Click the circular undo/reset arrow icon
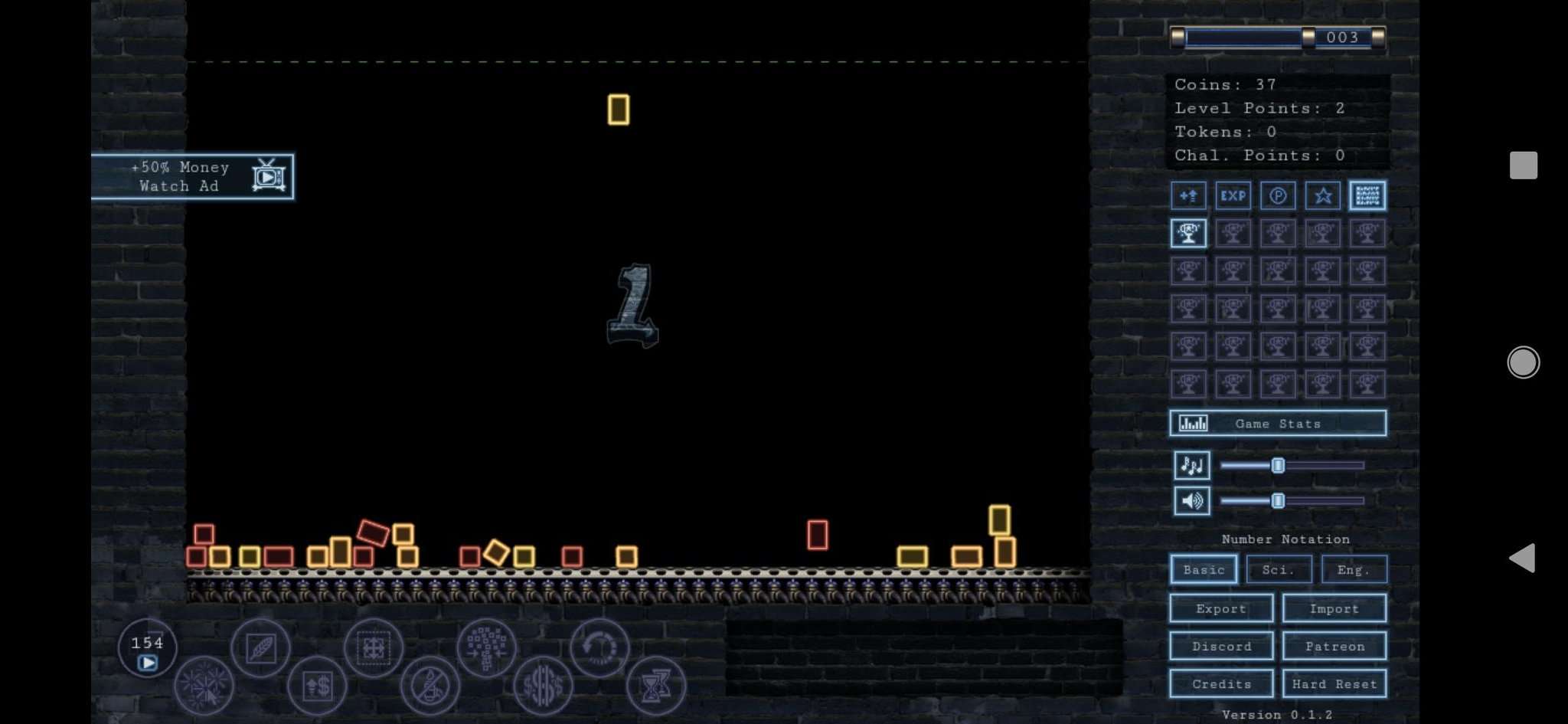The image size is (1568, 724). click(x=601, y=647)
